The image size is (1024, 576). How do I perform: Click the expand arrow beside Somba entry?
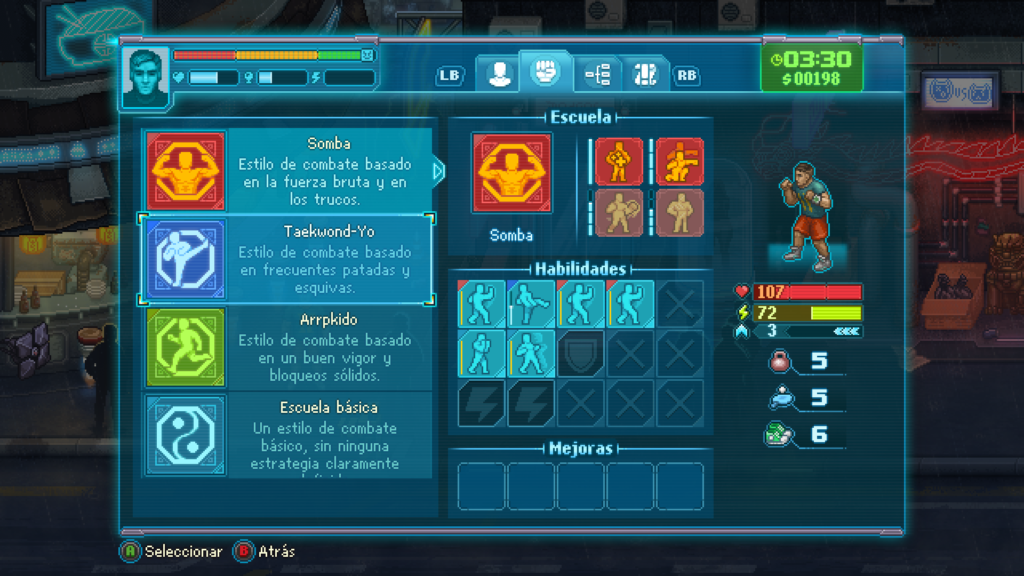[438, 171]
